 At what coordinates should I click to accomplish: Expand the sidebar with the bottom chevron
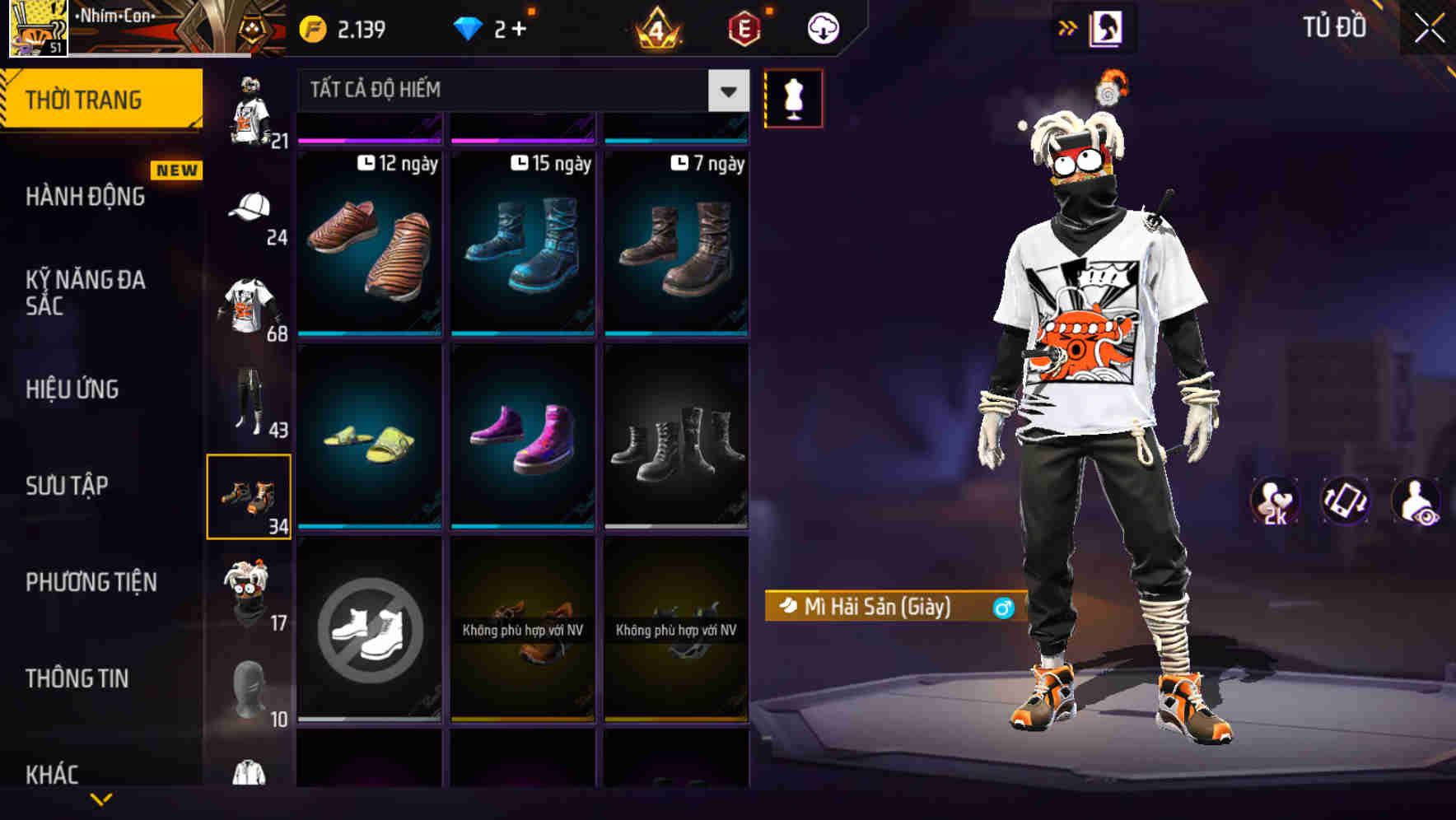[100, 800]
